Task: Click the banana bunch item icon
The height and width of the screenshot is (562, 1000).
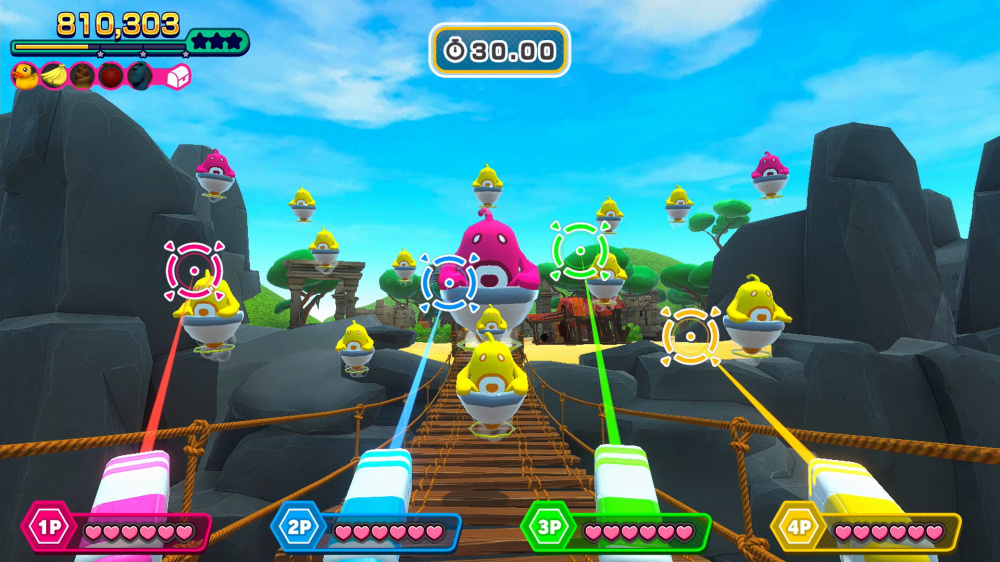Action: [x=53, y=75]
